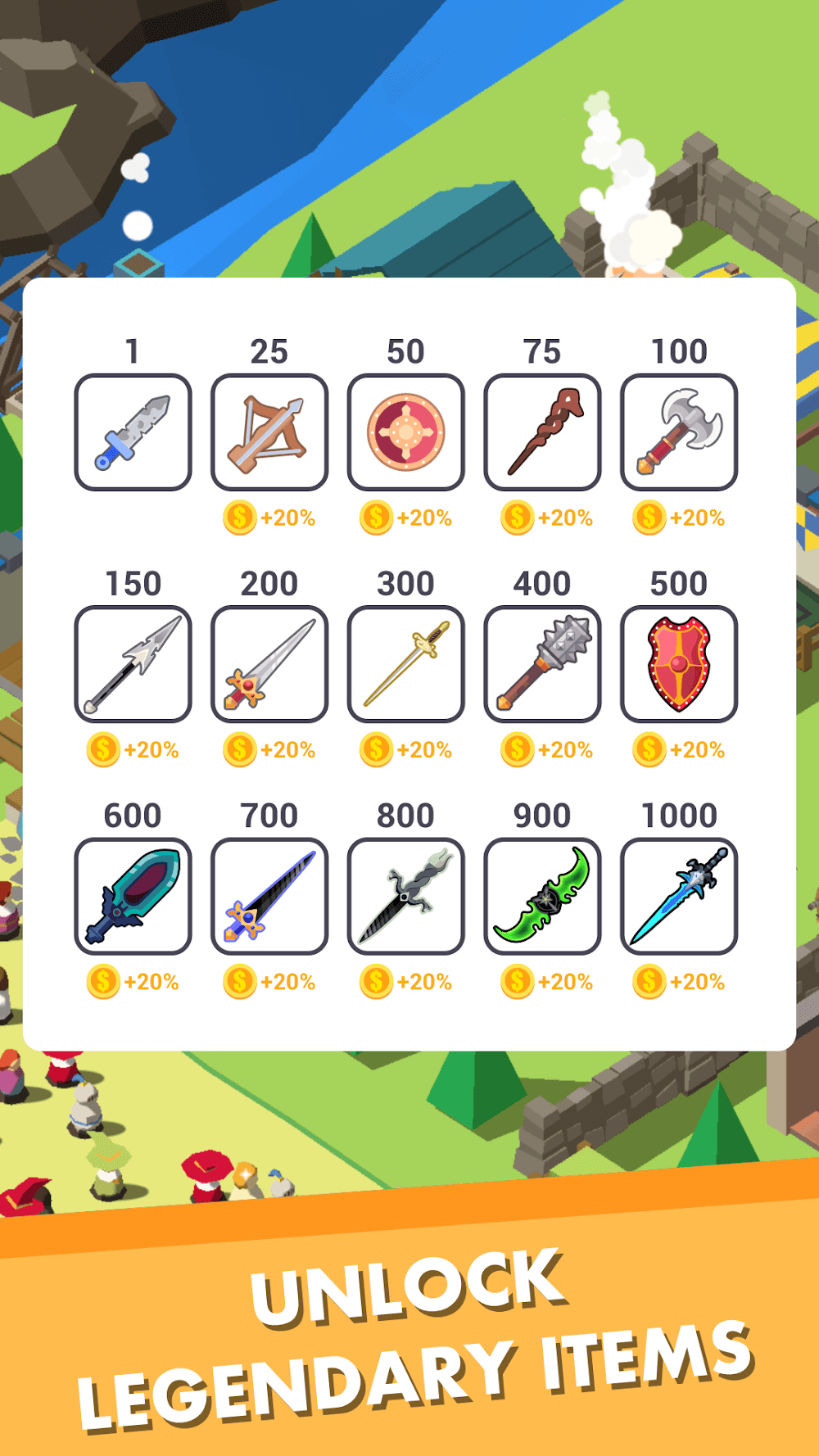Select the twisted wooden staff slot
This screenshot has height=1456, width=819.
(x=542, y=432)
